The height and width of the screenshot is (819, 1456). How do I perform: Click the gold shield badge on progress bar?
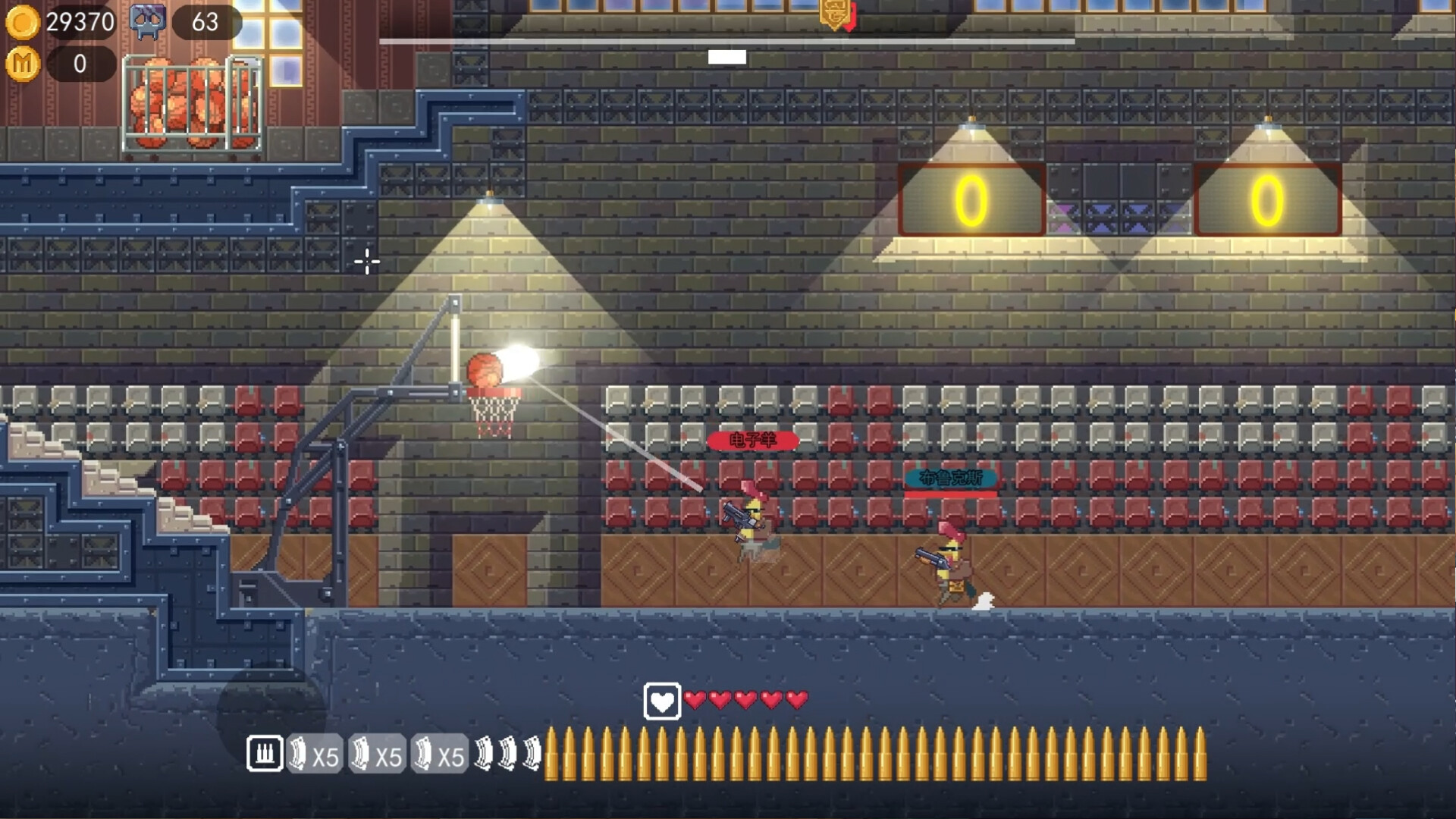click(x=836, y=15)
